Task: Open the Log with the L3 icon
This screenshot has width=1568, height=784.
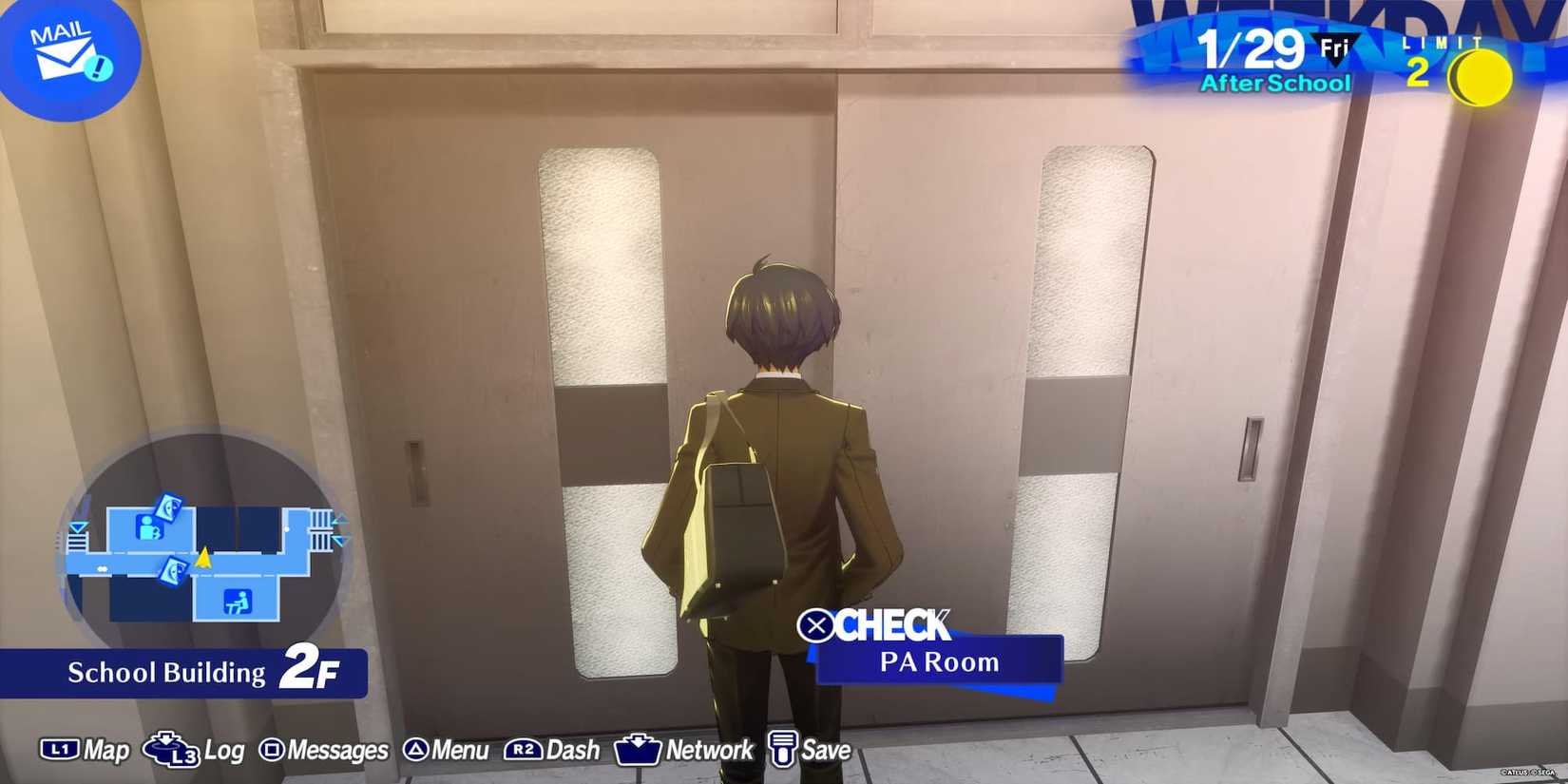Action: (x=171, y=753)
